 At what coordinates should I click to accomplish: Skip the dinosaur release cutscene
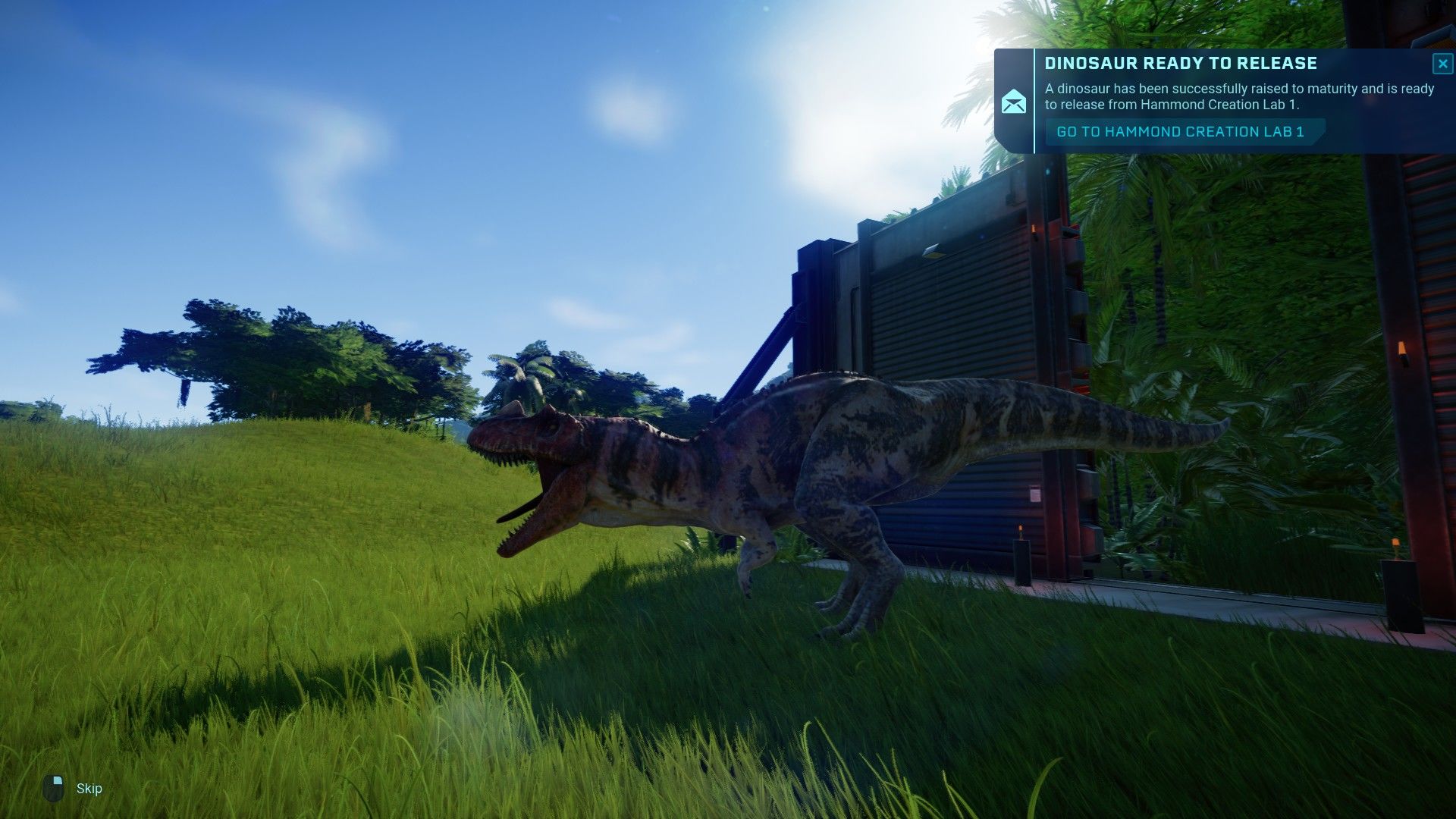click(x=74, y=789)
